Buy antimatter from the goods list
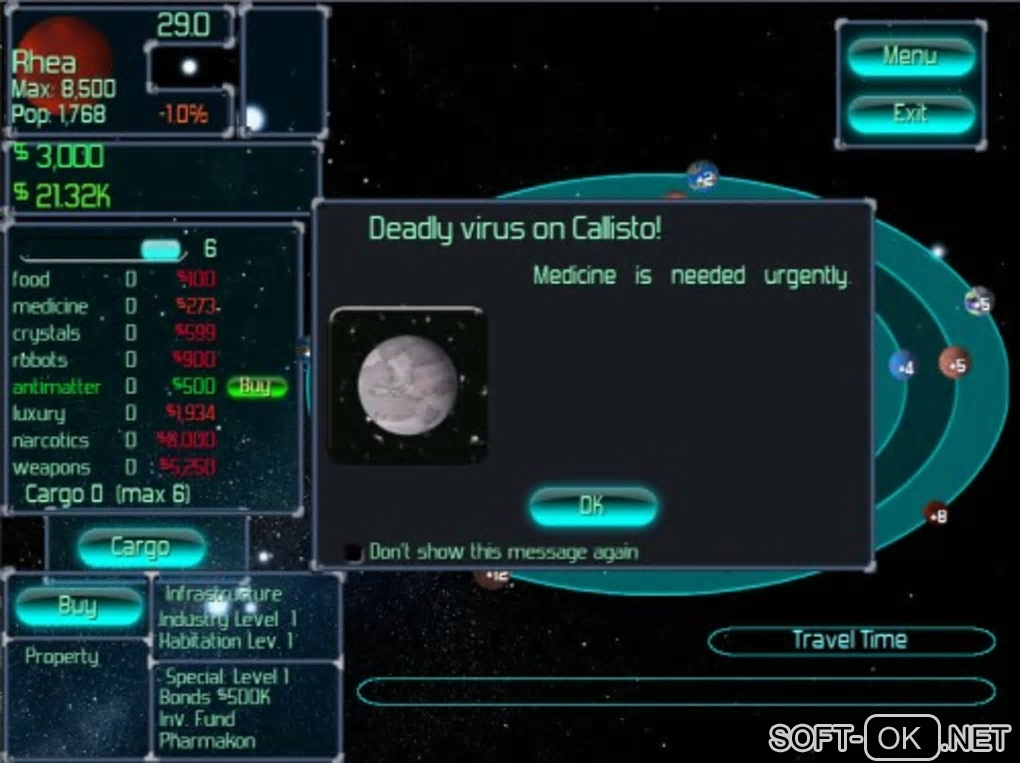1020x763 pixels. point(256,387)
